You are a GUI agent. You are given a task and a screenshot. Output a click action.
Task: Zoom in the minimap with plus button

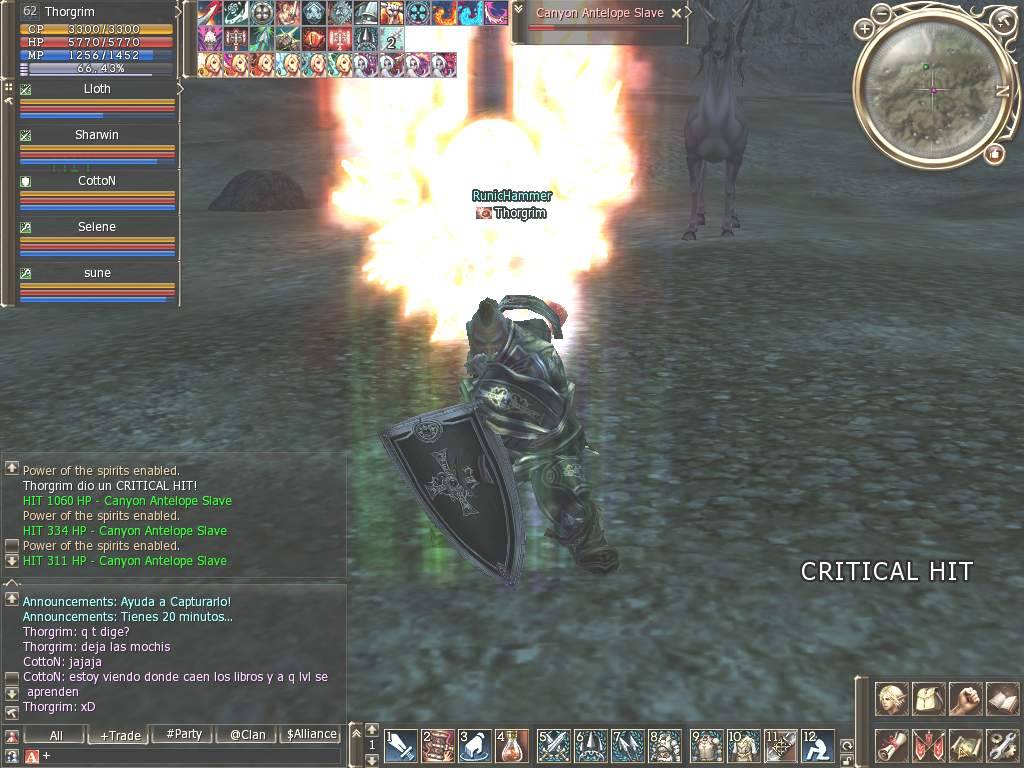[864, 30]
